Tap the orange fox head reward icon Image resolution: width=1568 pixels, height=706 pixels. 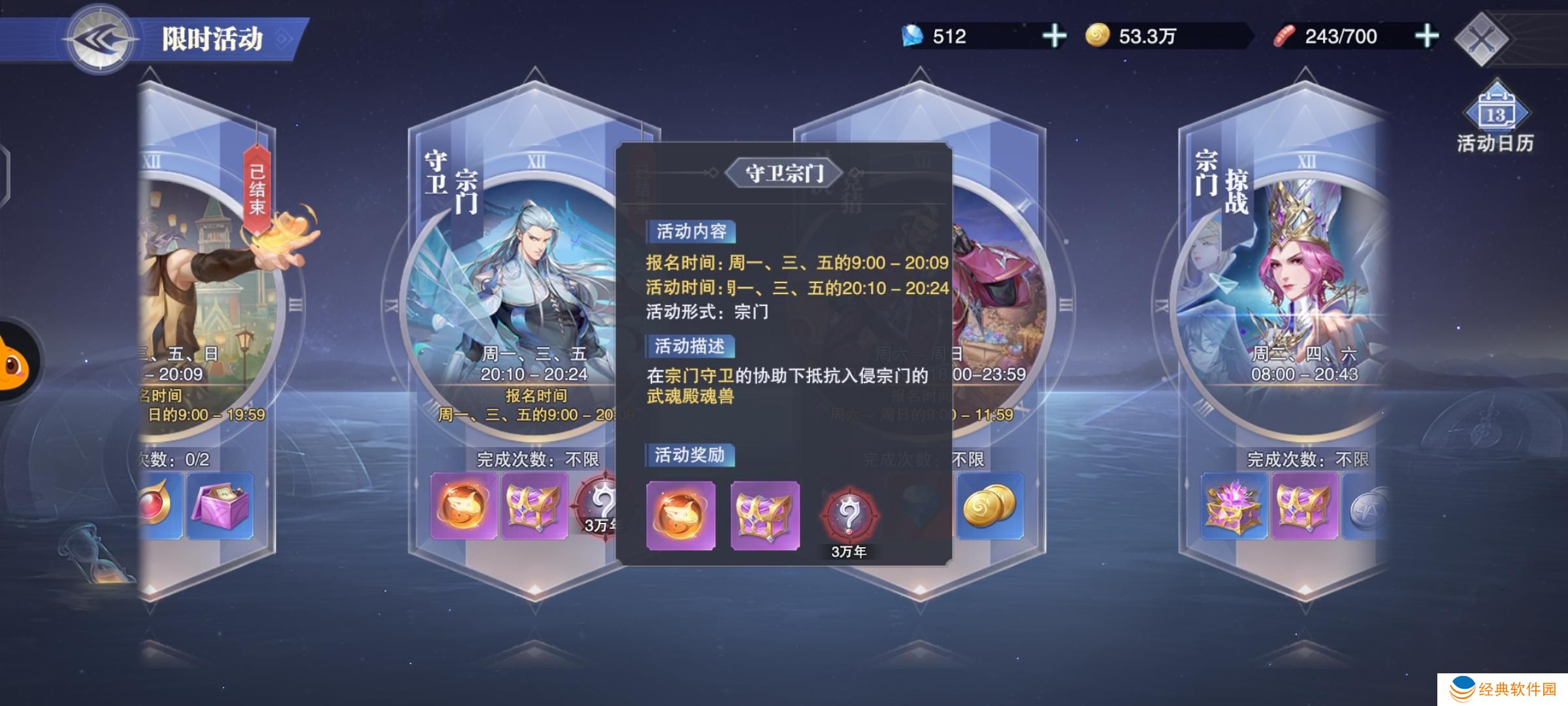click(680, 515)
